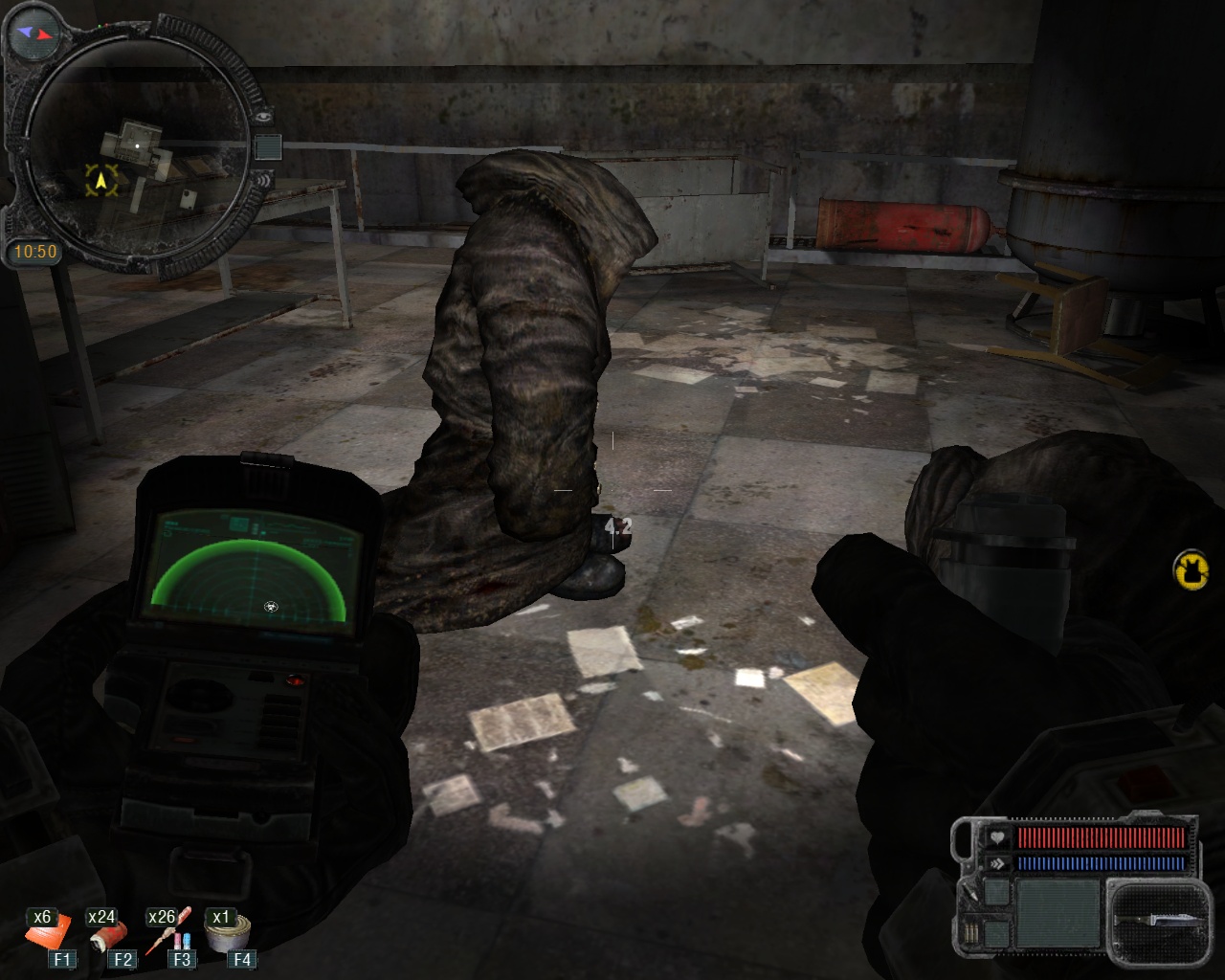Click the three-cartridge ammo icon

point(972,931)
